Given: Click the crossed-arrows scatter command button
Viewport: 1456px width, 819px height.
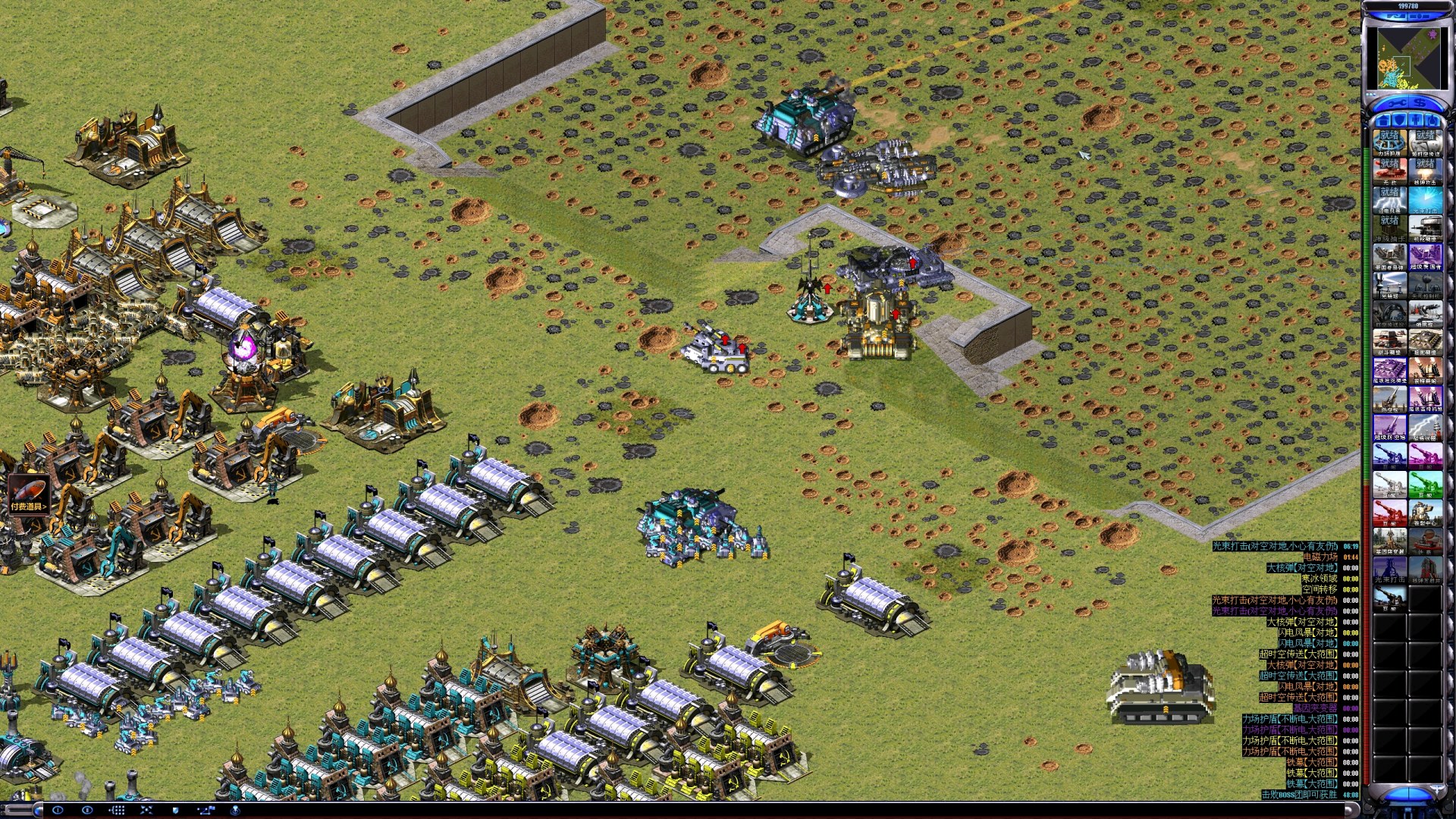Looking at the screenshot, I should [x=146, y=810].
